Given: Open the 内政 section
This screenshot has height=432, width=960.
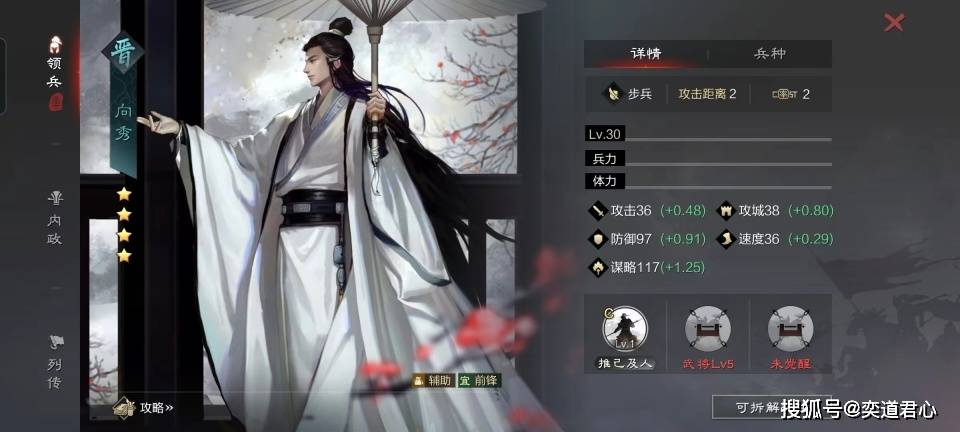Looking at the screenshot, I should 55,216.
